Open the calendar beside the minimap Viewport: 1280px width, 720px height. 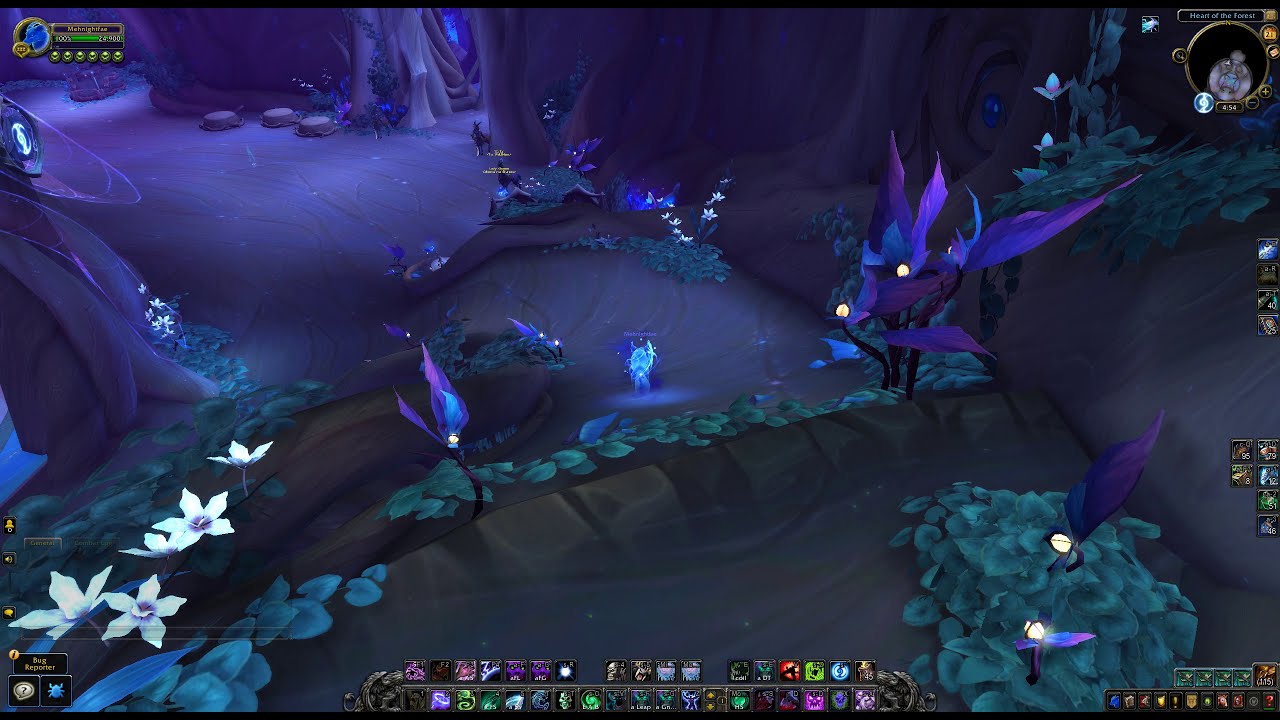1269,34
